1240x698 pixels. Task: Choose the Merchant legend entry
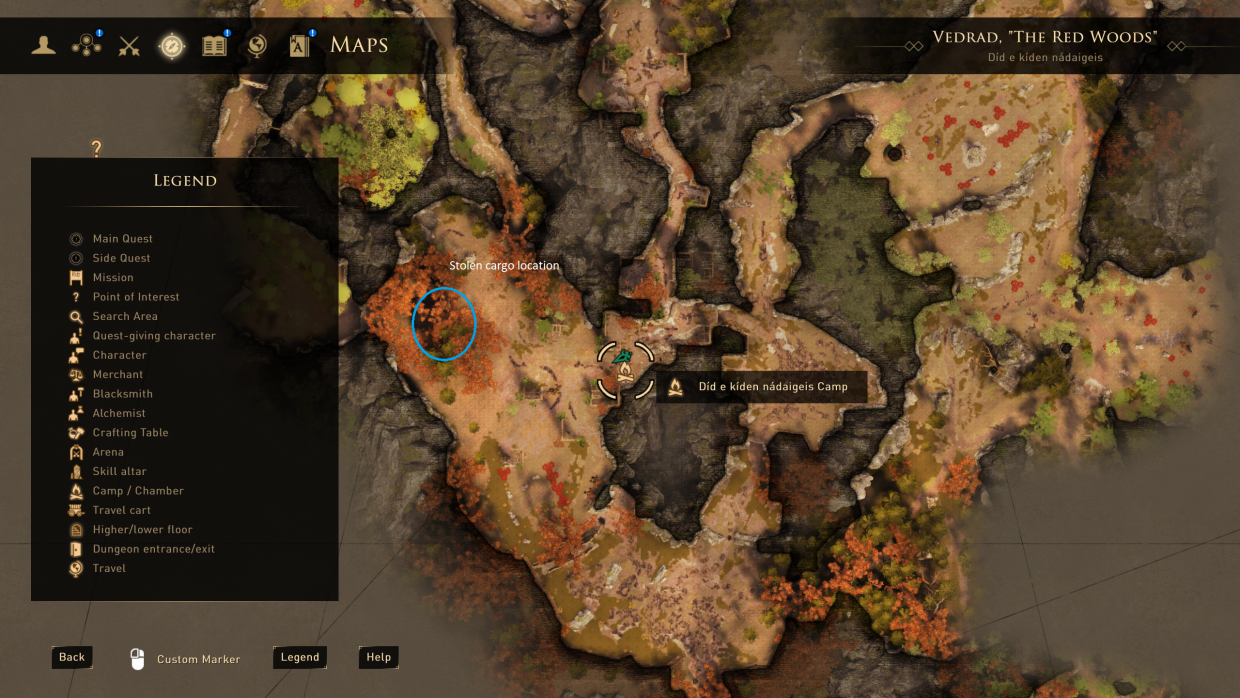[118, 374]
